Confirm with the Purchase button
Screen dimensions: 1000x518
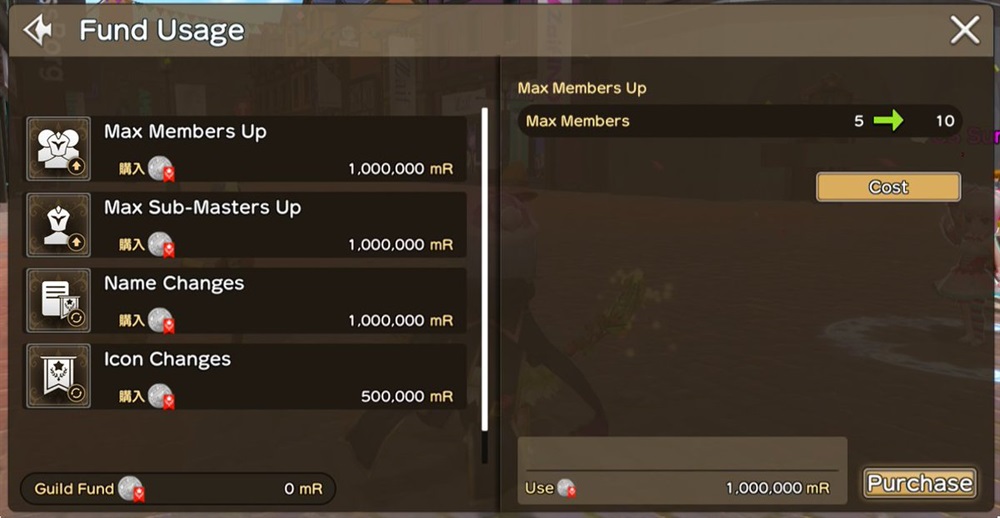point(919,484)
